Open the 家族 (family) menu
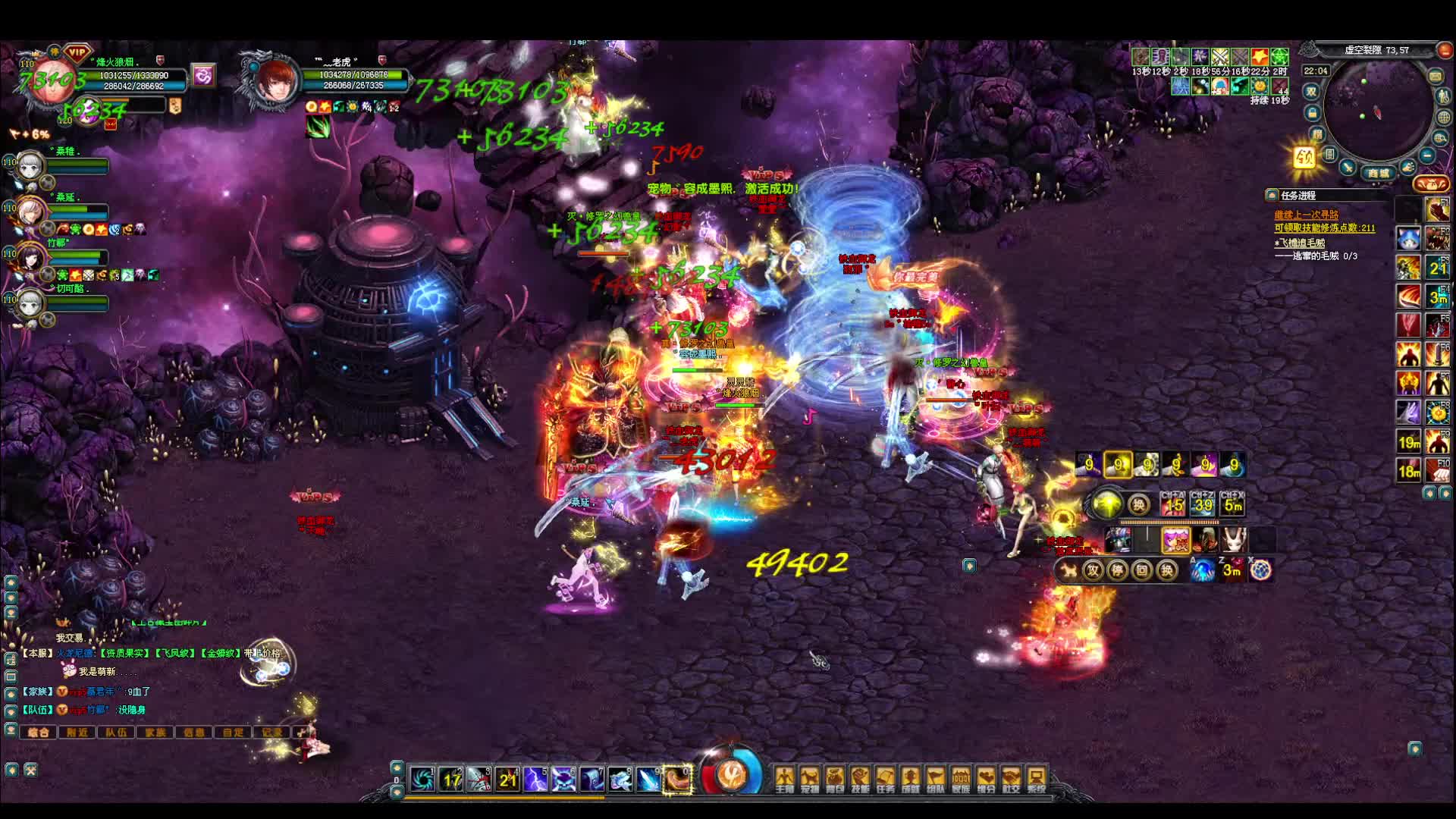 (961, 779)
